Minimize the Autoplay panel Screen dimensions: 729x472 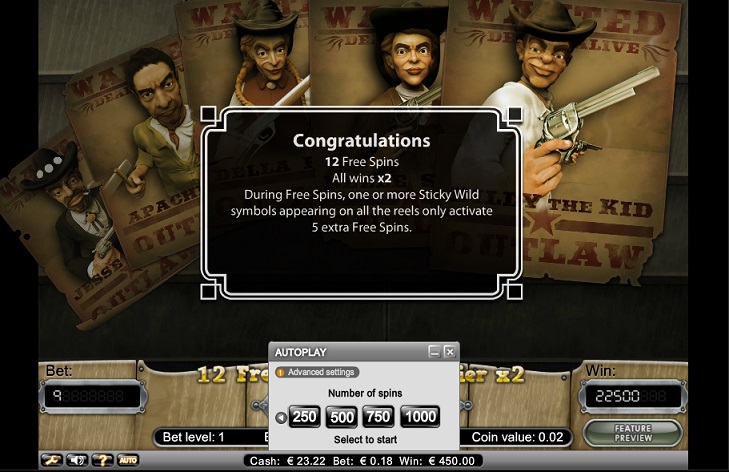434,352
